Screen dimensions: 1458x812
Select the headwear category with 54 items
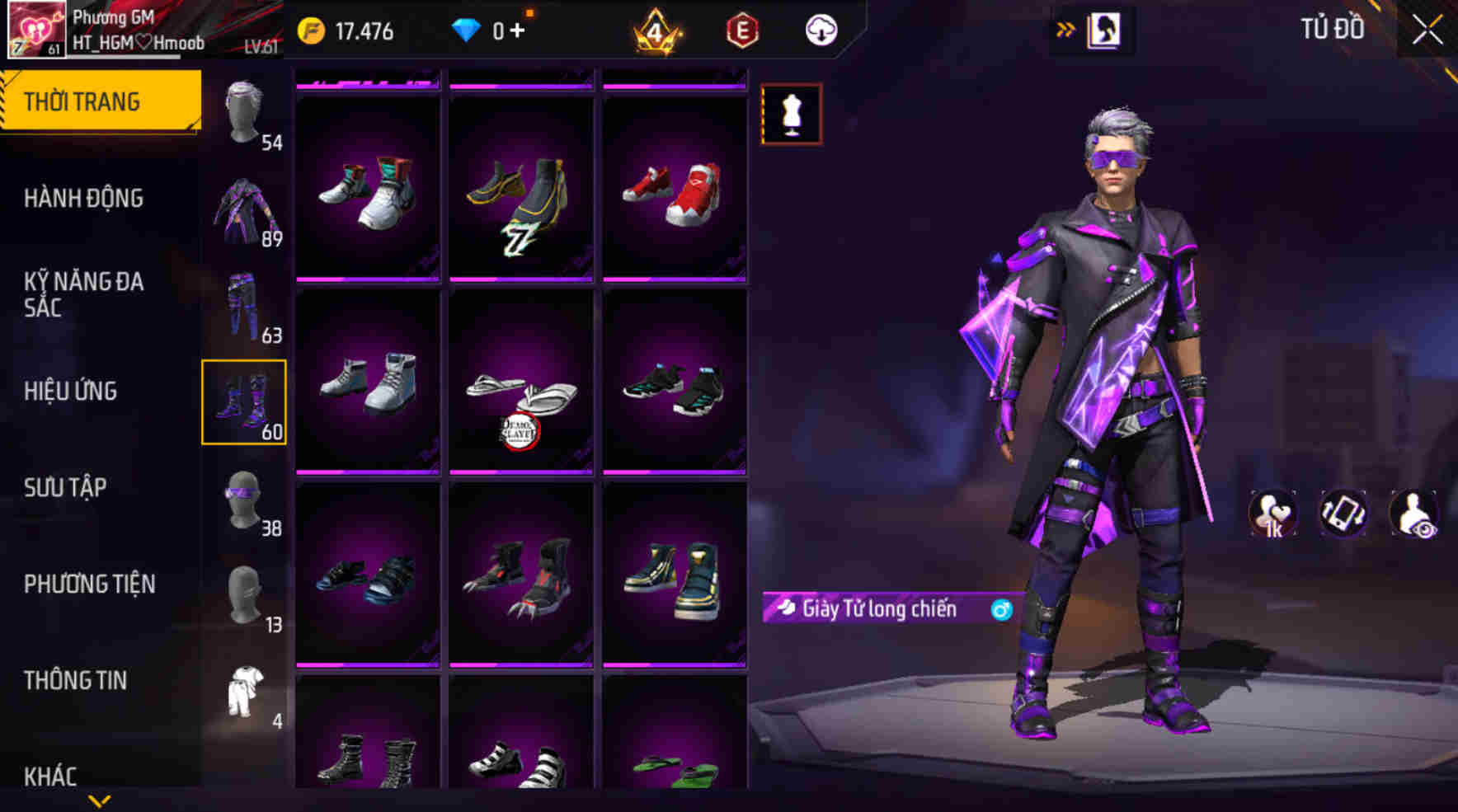(243, 111)
